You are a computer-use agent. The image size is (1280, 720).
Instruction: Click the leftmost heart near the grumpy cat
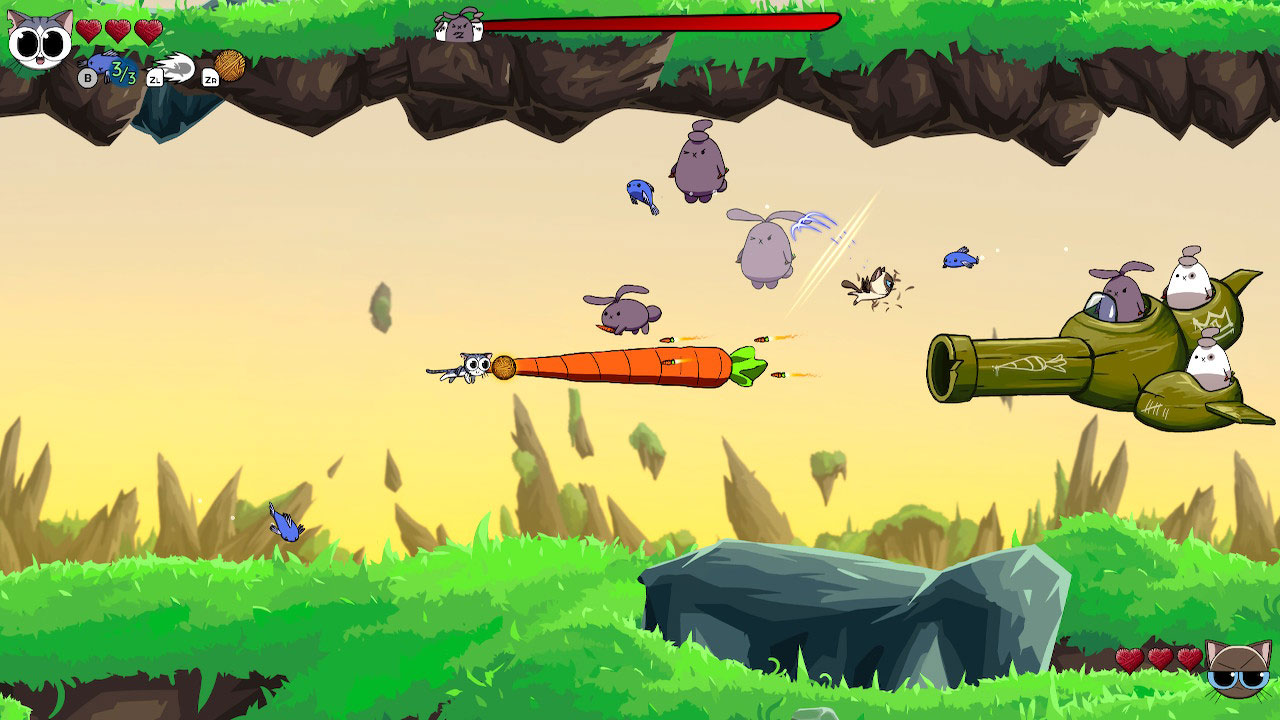coord(1129,659)
